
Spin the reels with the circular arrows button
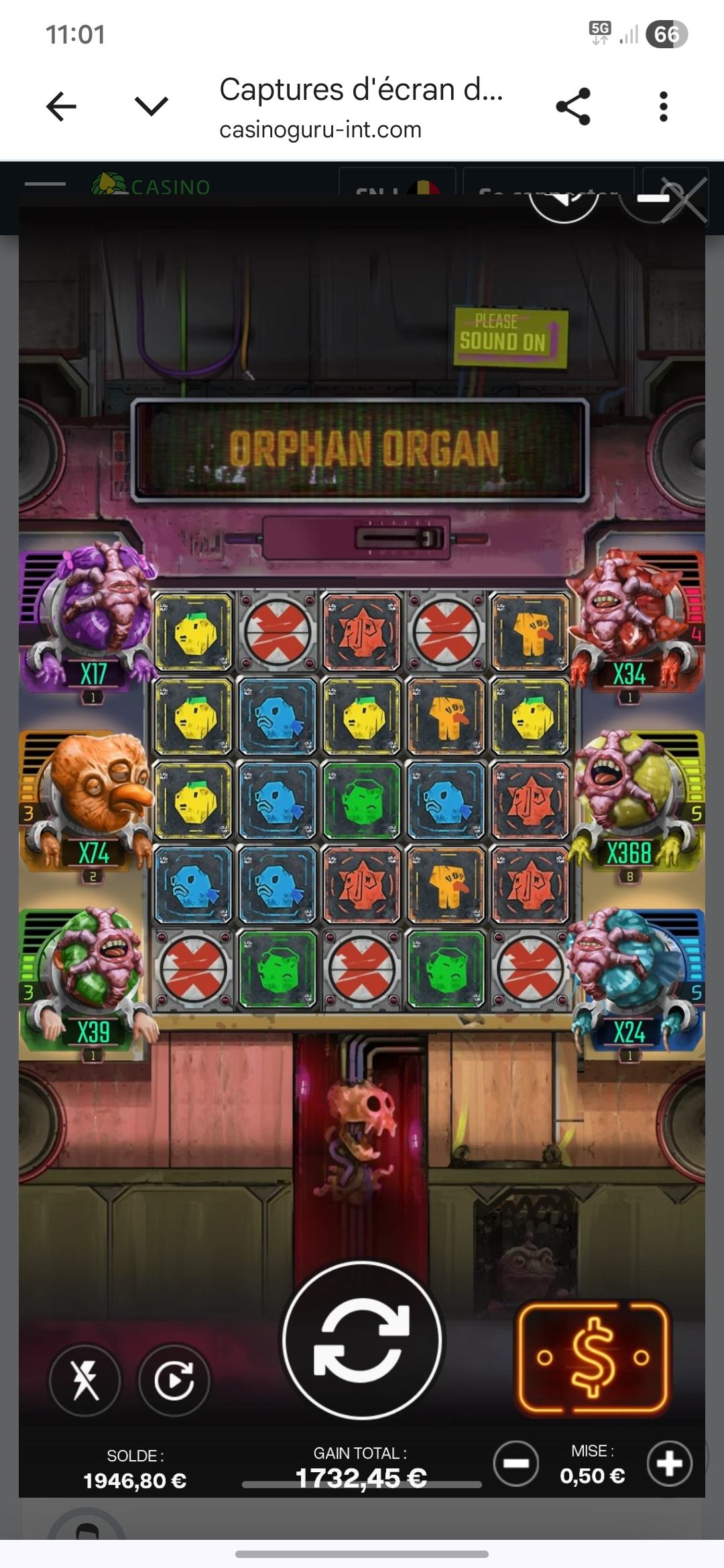pos(361,1340)
